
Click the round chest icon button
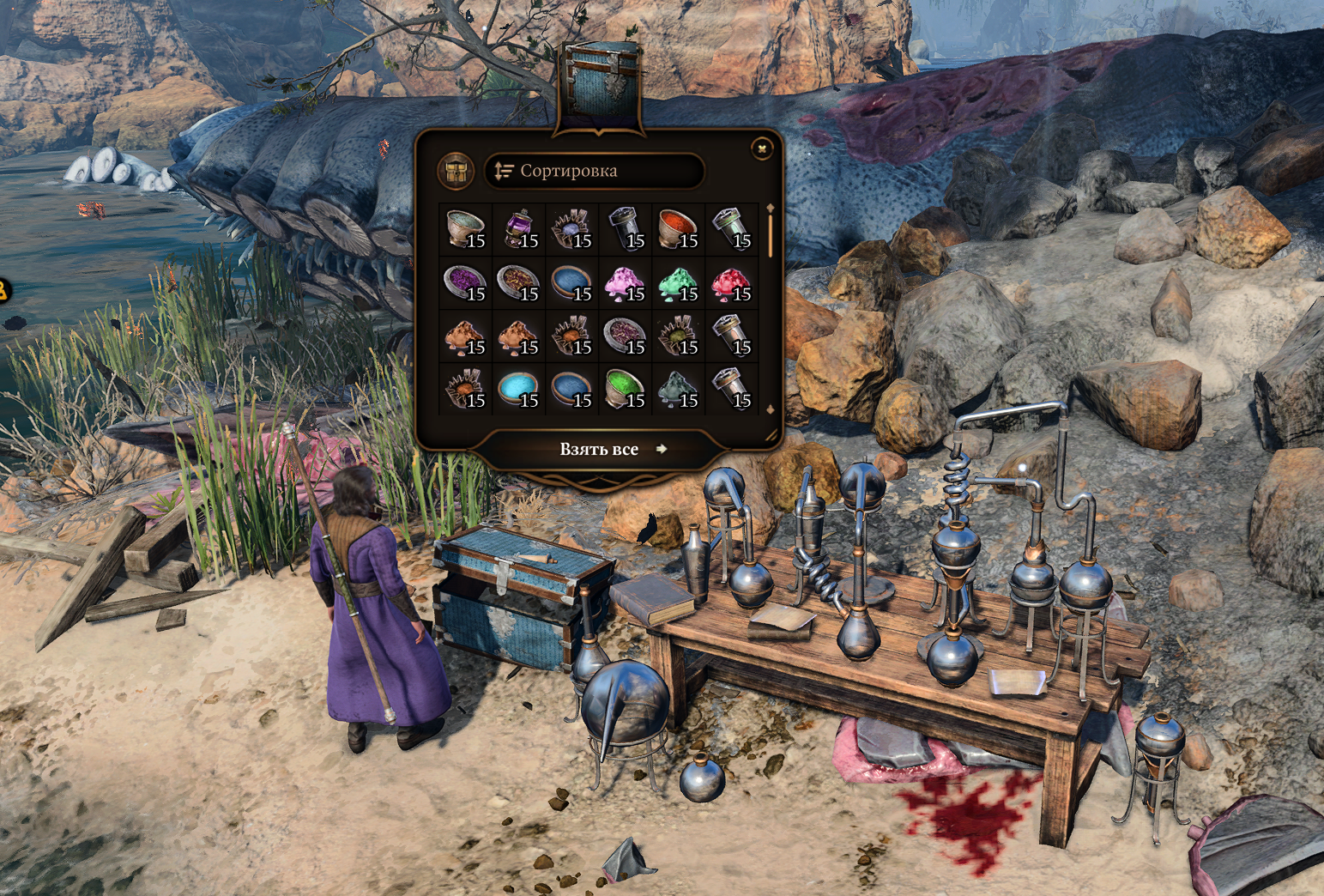point(455,171)
